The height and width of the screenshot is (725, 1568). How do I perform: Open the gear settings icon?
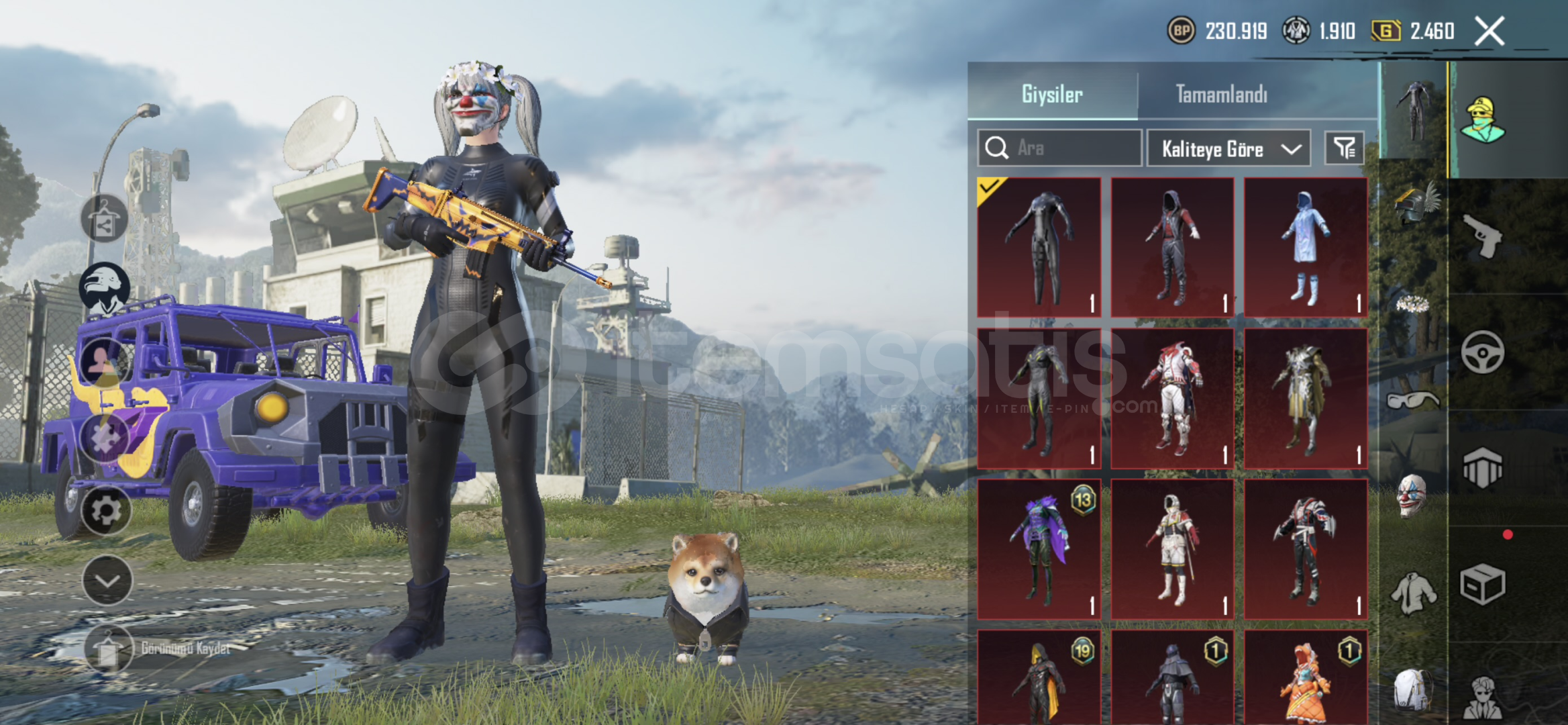tap(105, 511)
